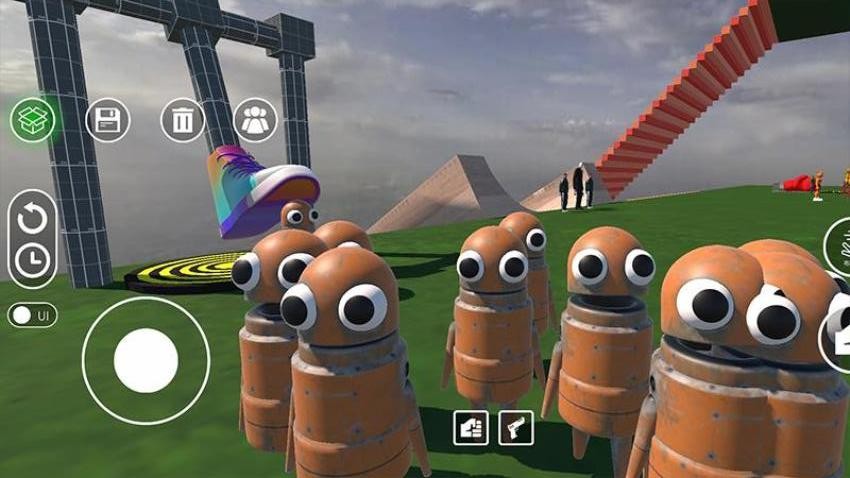Image resolution: width=850 pixels, height=478 pixels.
Task: Select the fist melee slot
Action: tap(470, 428)
